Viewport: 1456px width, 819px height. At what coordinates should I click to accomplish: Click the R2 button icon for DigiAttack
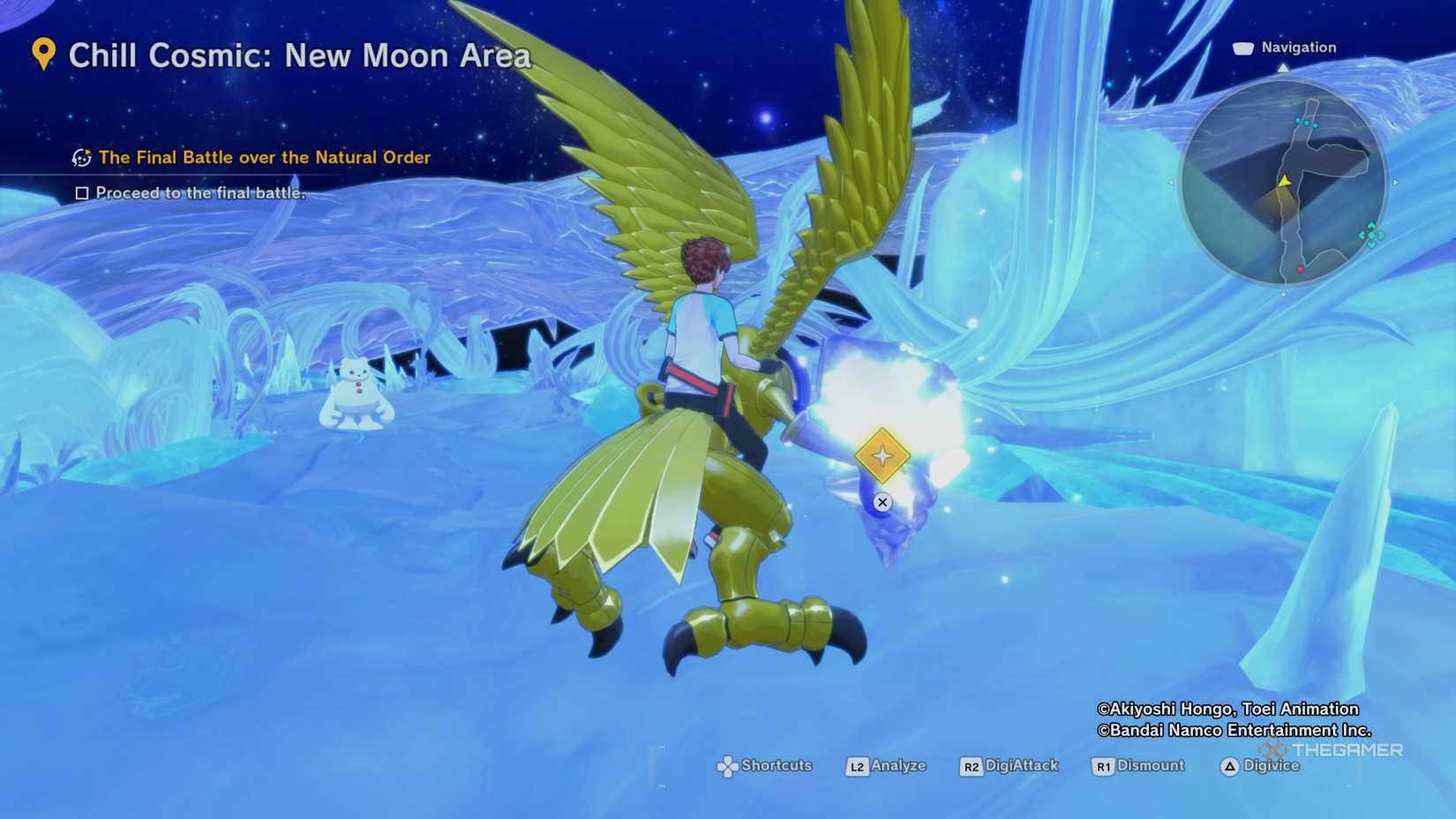pyautogui.click(x=972, y=765)
